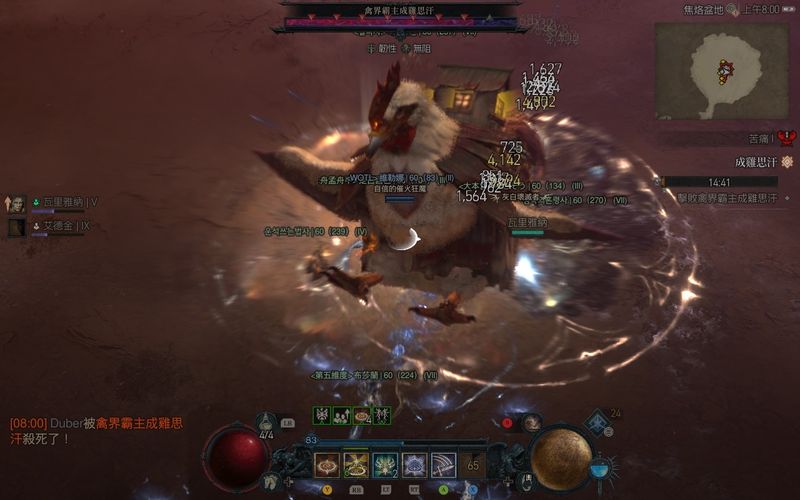
Task: Click the mount horse icon by health orb
Action: [x=269, y=482]
